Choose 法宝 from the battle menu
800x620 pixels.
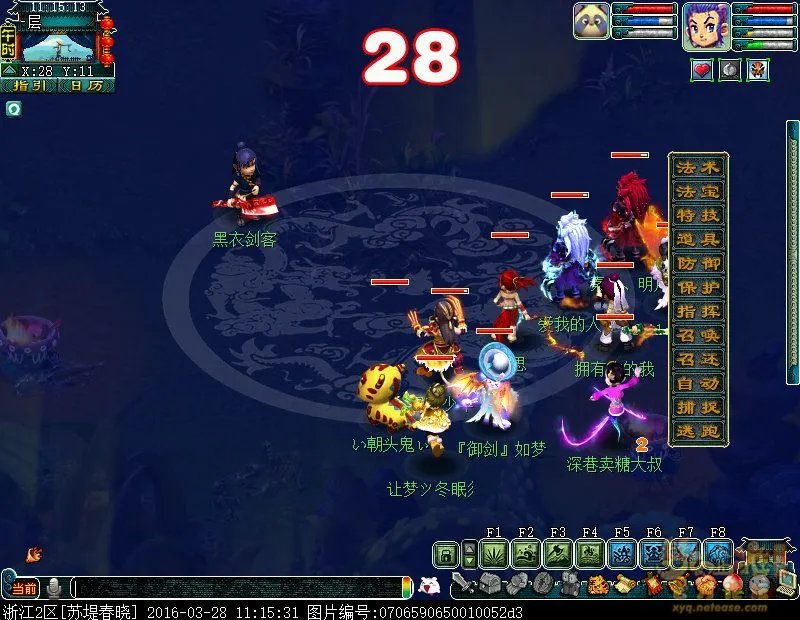click(697, 191)
